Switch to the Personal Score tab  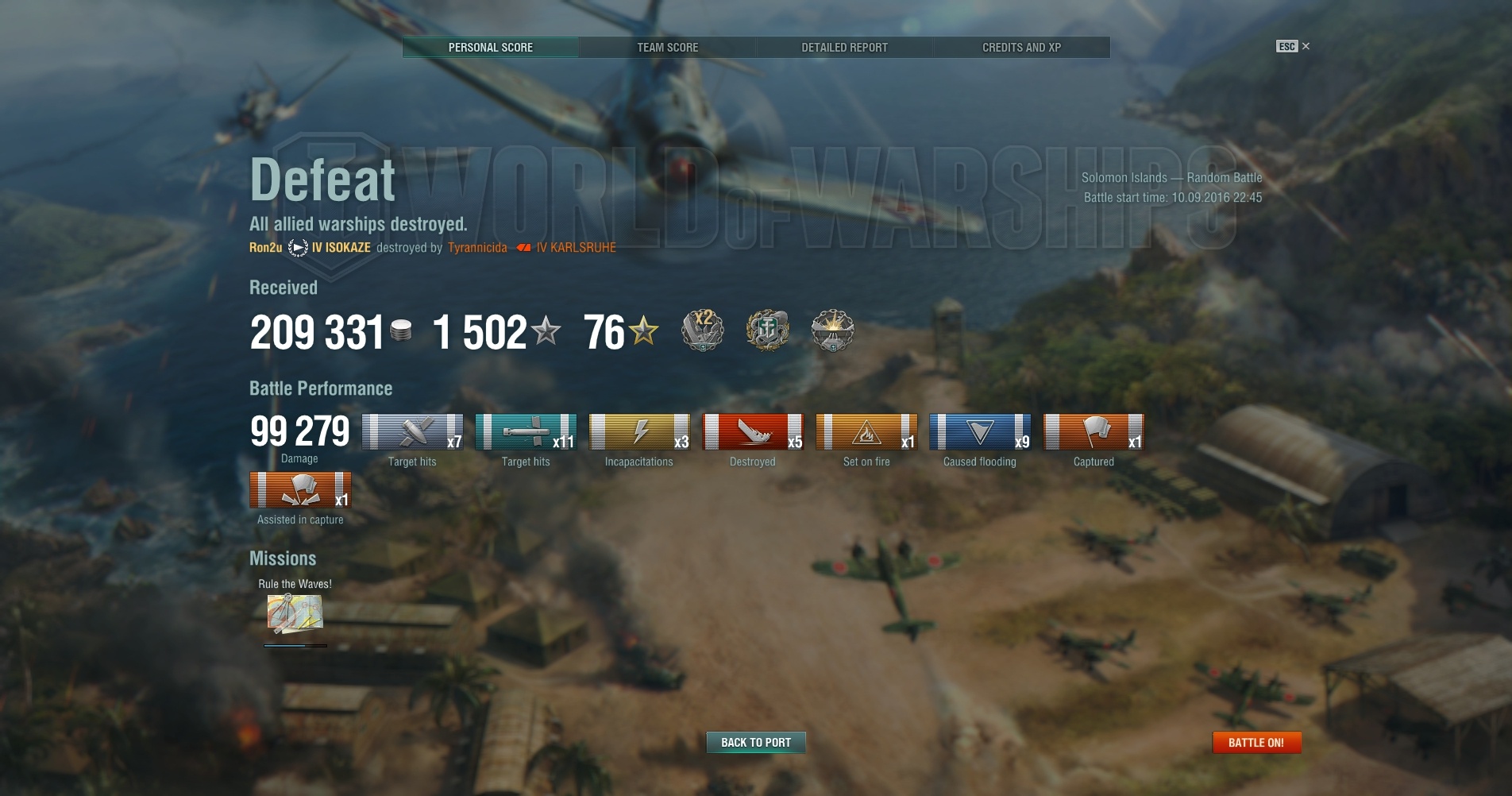(490, 48)
